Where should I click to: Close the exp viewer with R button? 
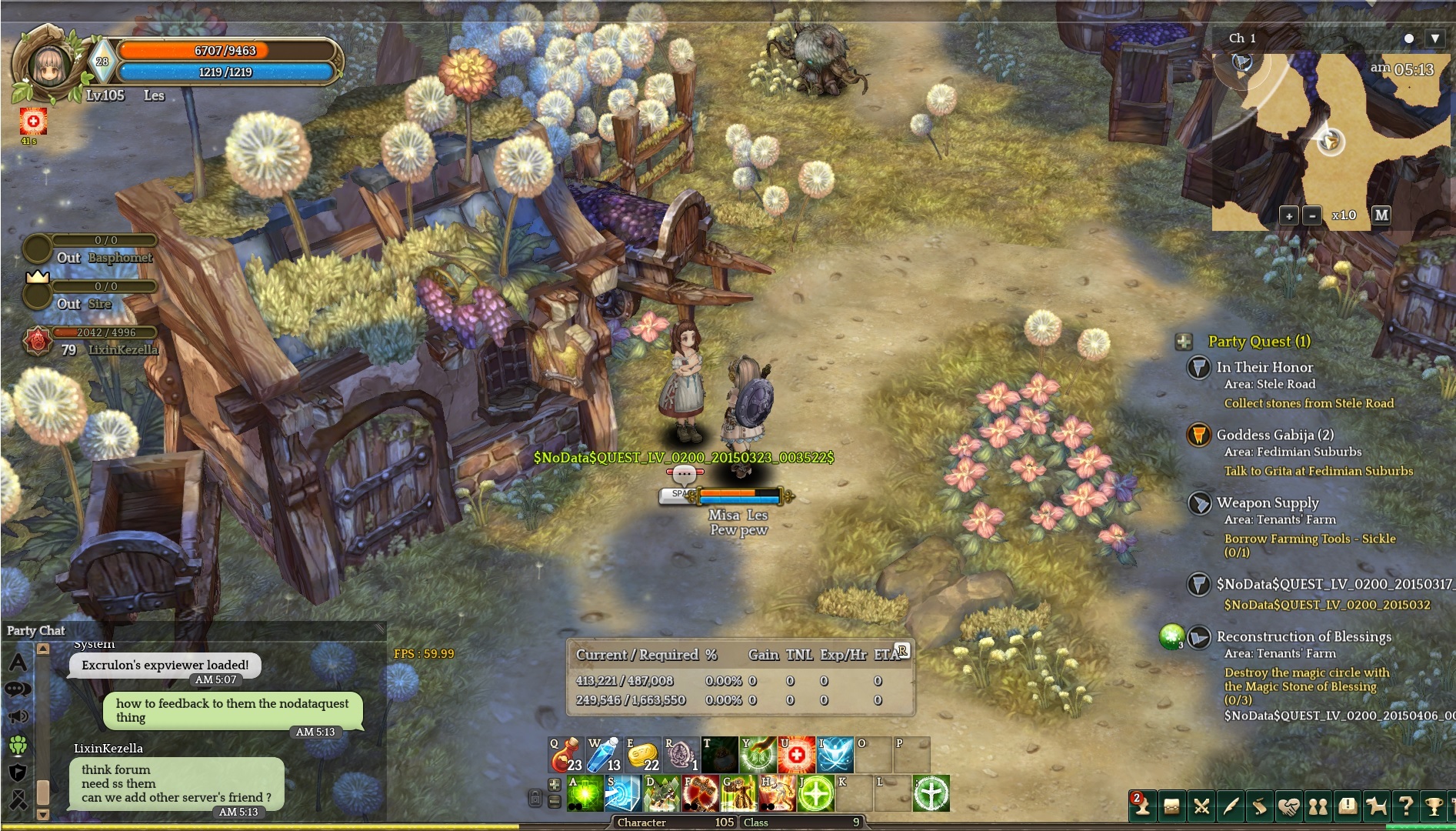tap(902, 651)
